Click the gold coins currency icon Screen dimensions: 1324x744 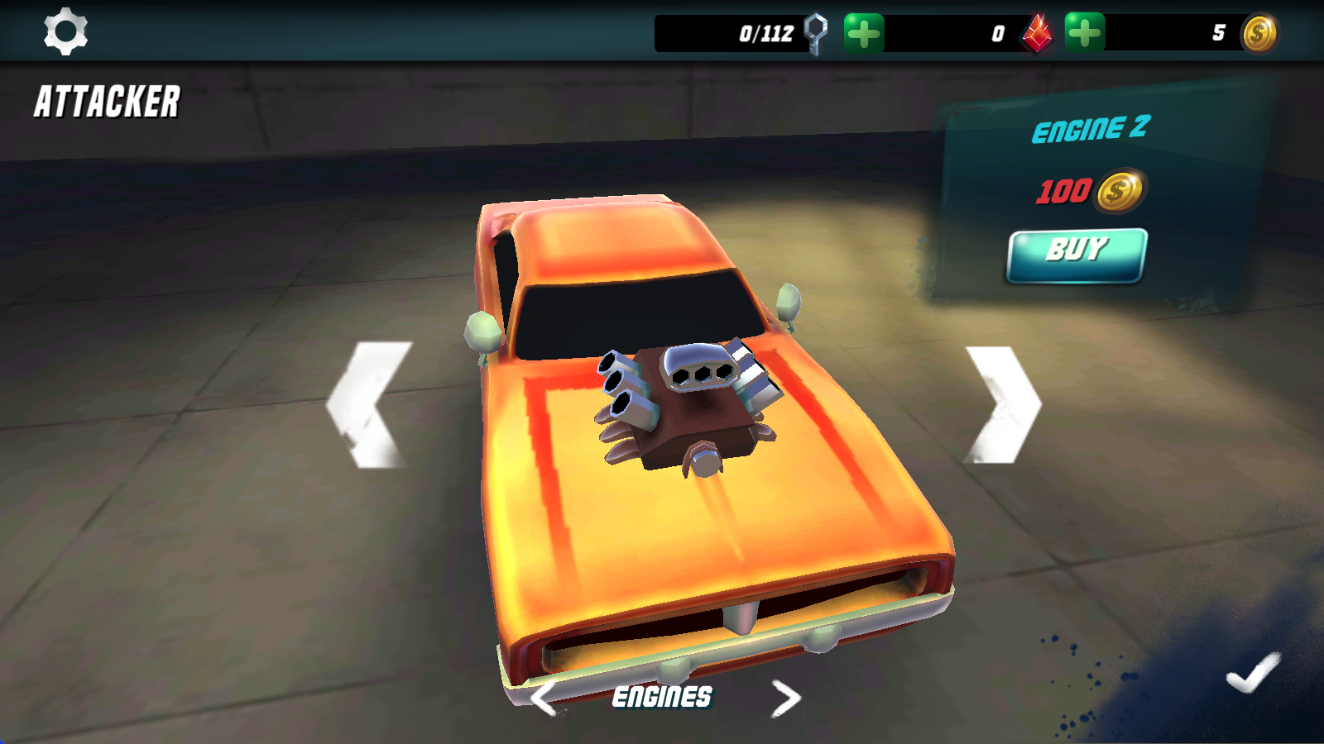click(x=1258, y=33)
